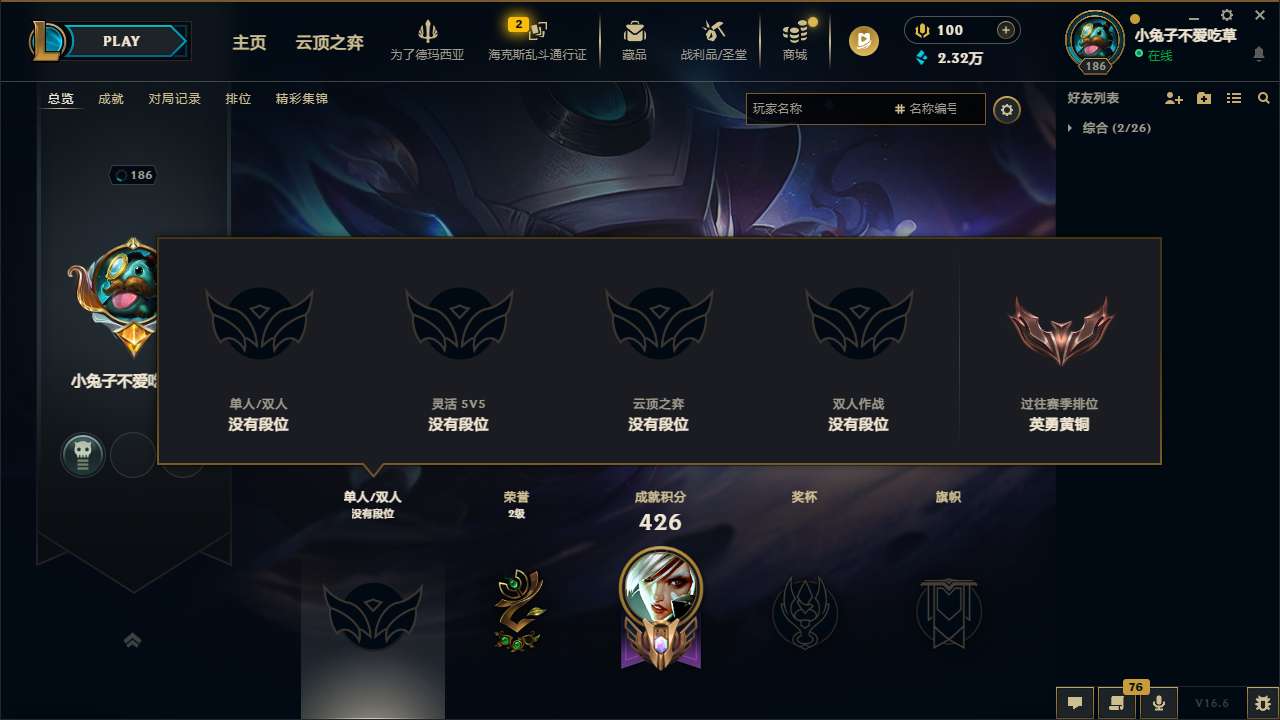Click the PLAY button
The width and height of the screenshot is (1280, 720).
122,41
